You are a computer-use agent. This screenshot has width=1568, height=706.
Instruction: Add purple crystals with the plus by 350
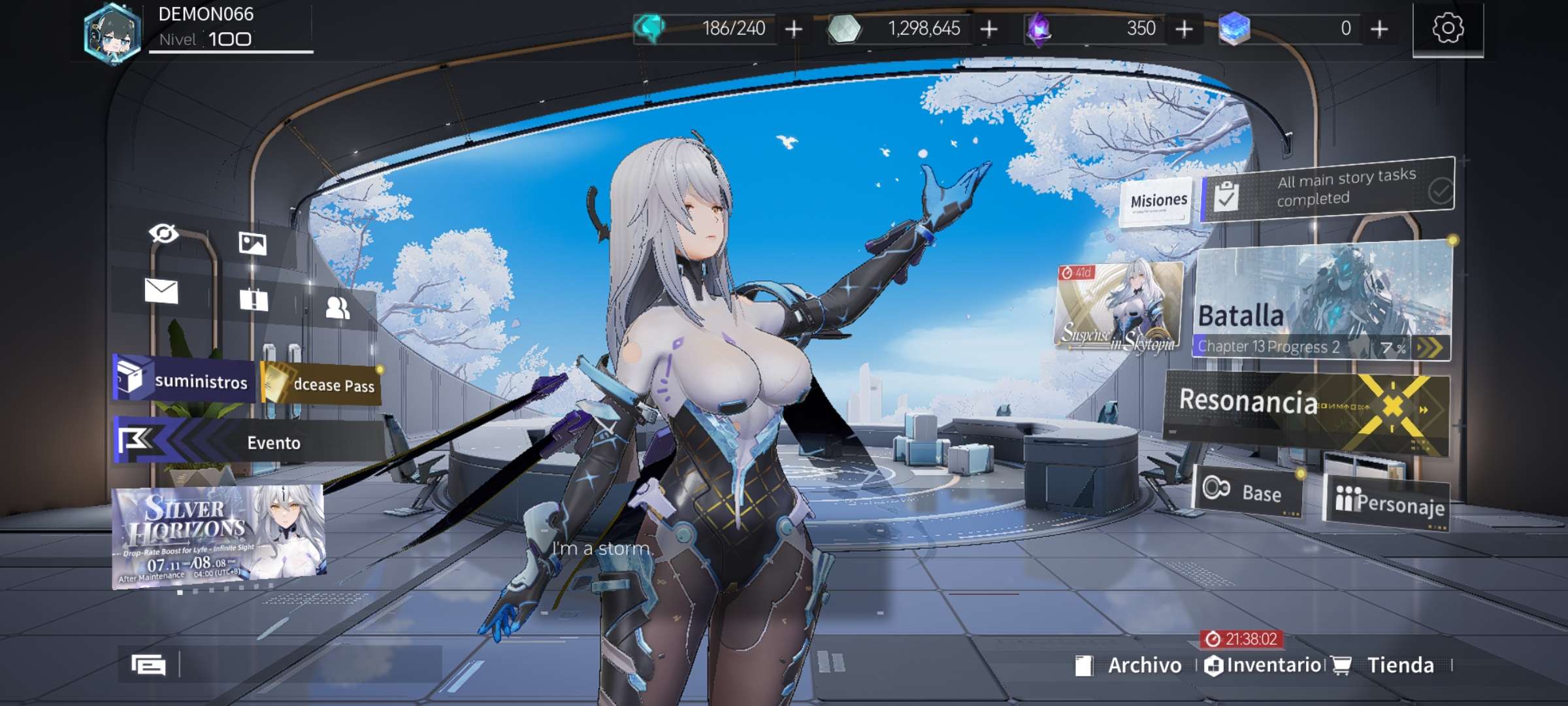click(x=1184, y=29)
